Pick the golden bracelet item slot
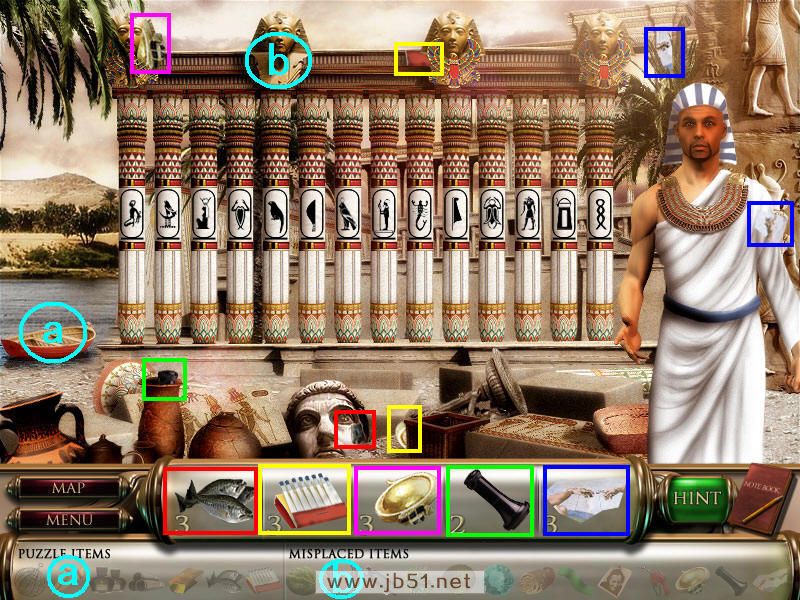The height and width of the screenshot is (600, 800). 398,499
